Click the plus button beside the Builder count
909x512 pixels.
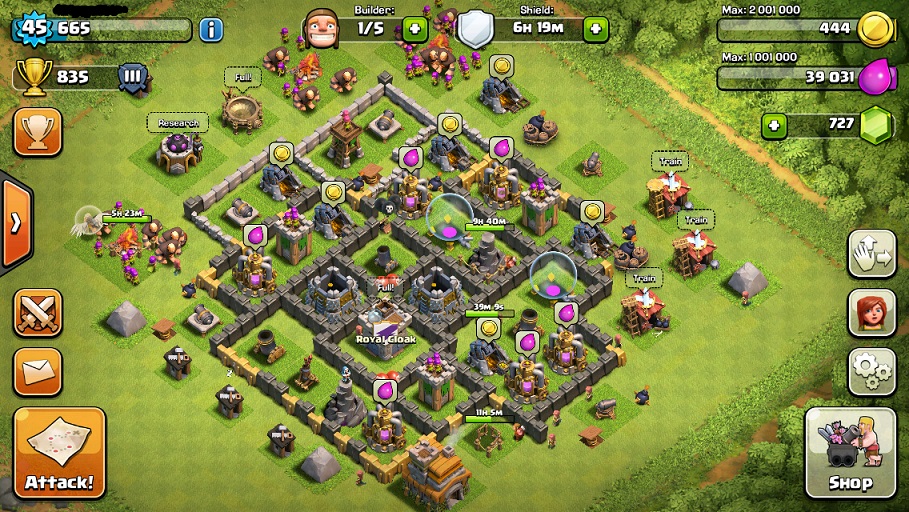tap(415, 28)
